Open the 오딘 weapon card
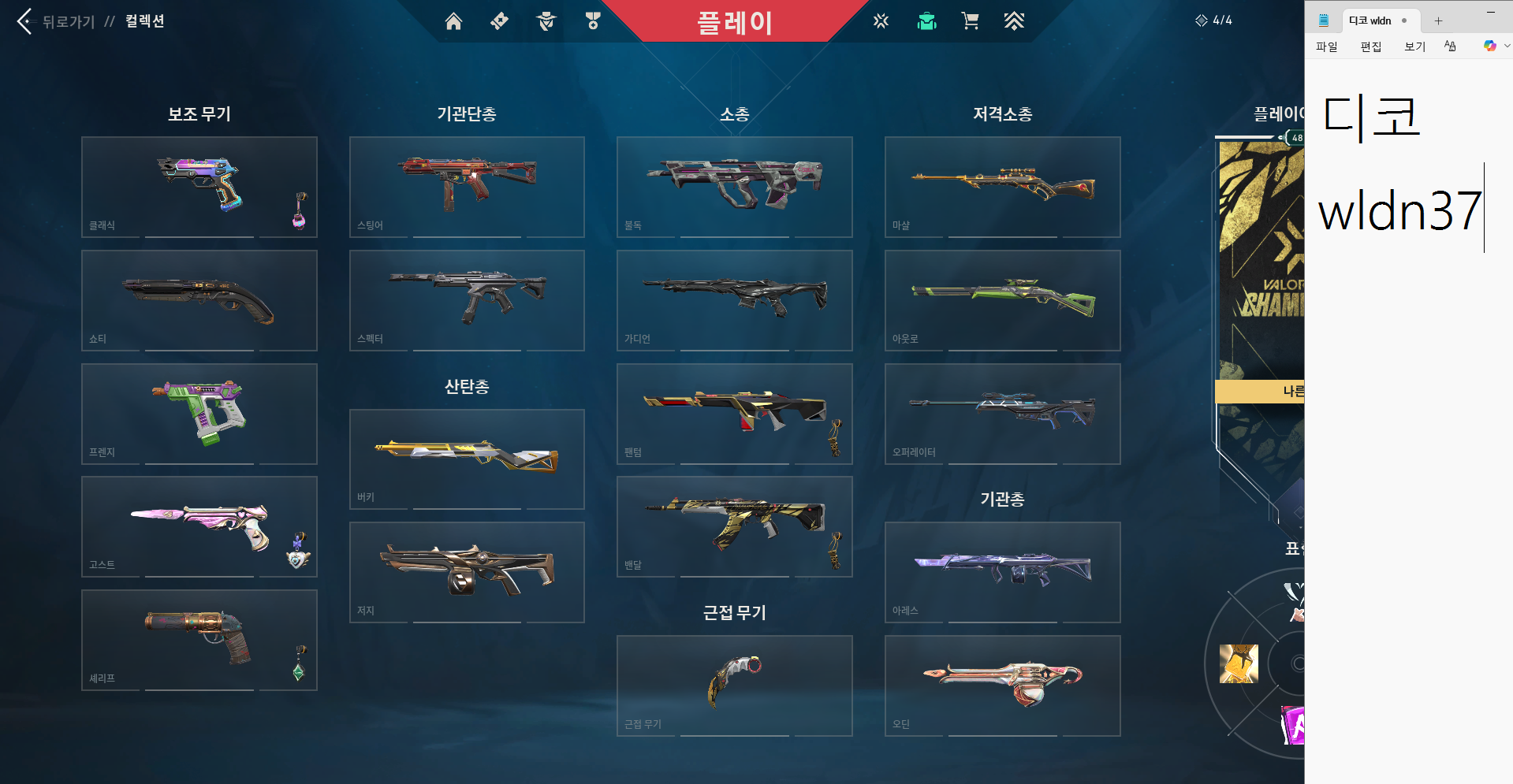This screenshot has height=784, width=1513. pos(1002,684)
